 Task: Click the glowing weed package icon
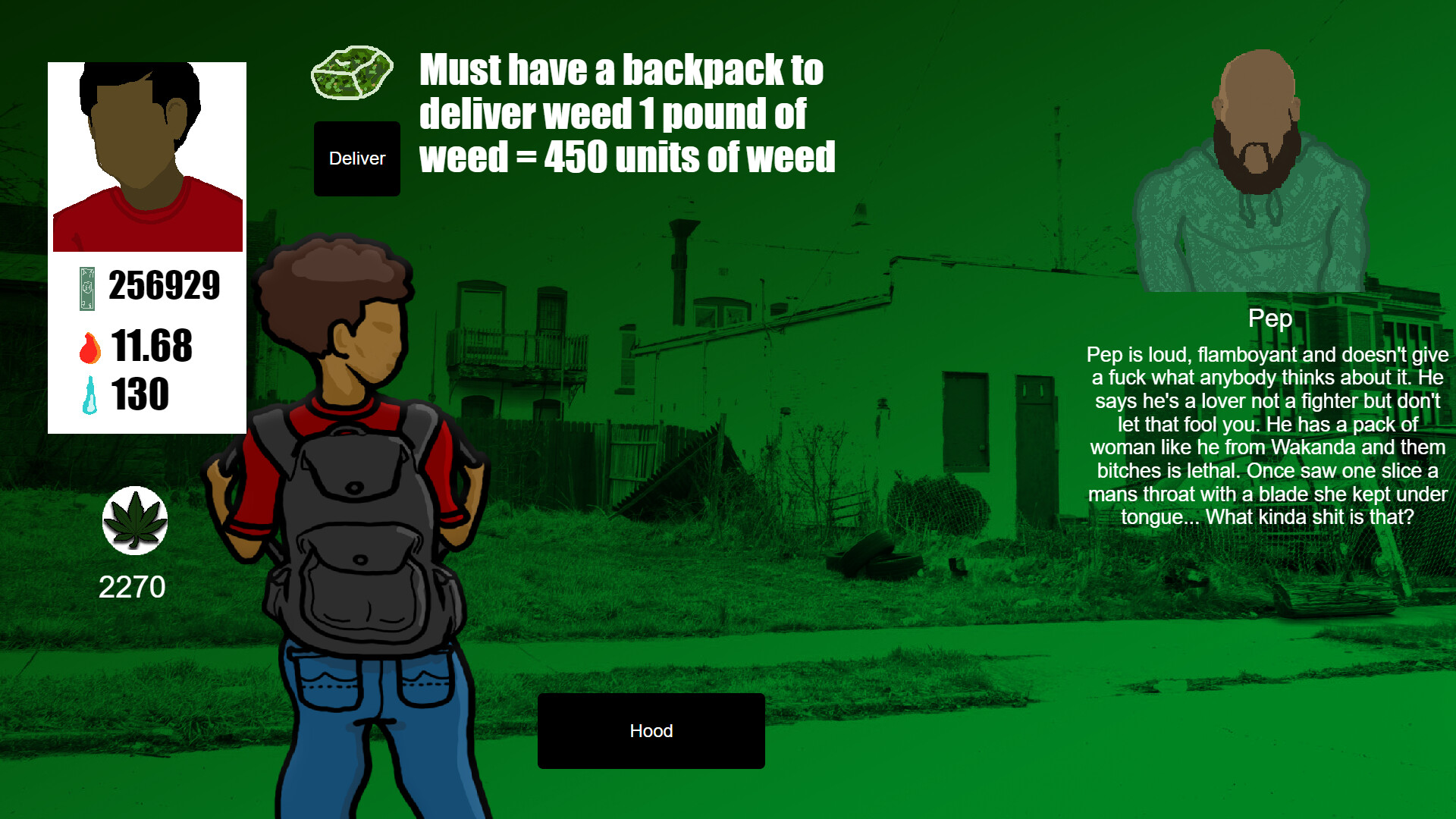point(351,72)
